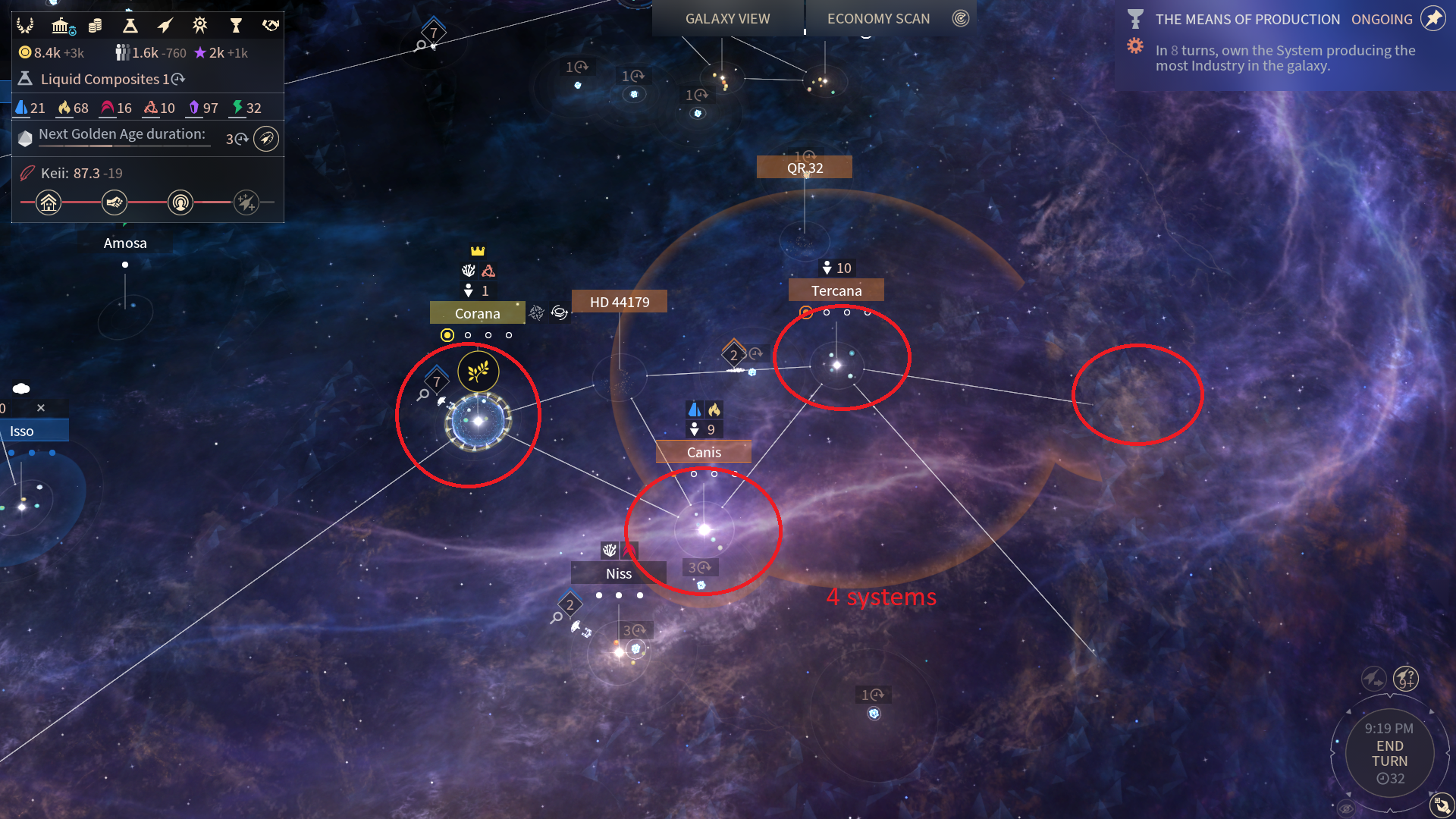The height and width of the screenshot is (819, 1456).
Task: Open the handshake diplomacy screen
Action: [x=270, y=26]
